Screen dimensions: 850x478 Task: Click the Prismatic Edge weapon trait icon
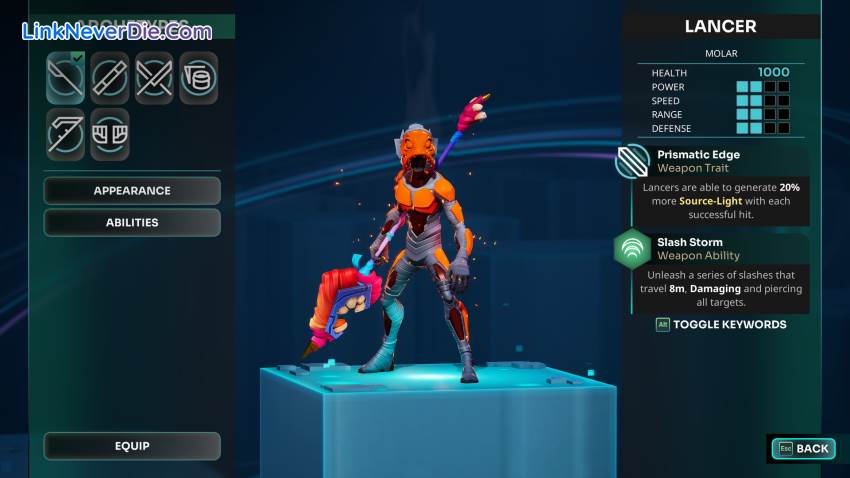pos(633,161)
